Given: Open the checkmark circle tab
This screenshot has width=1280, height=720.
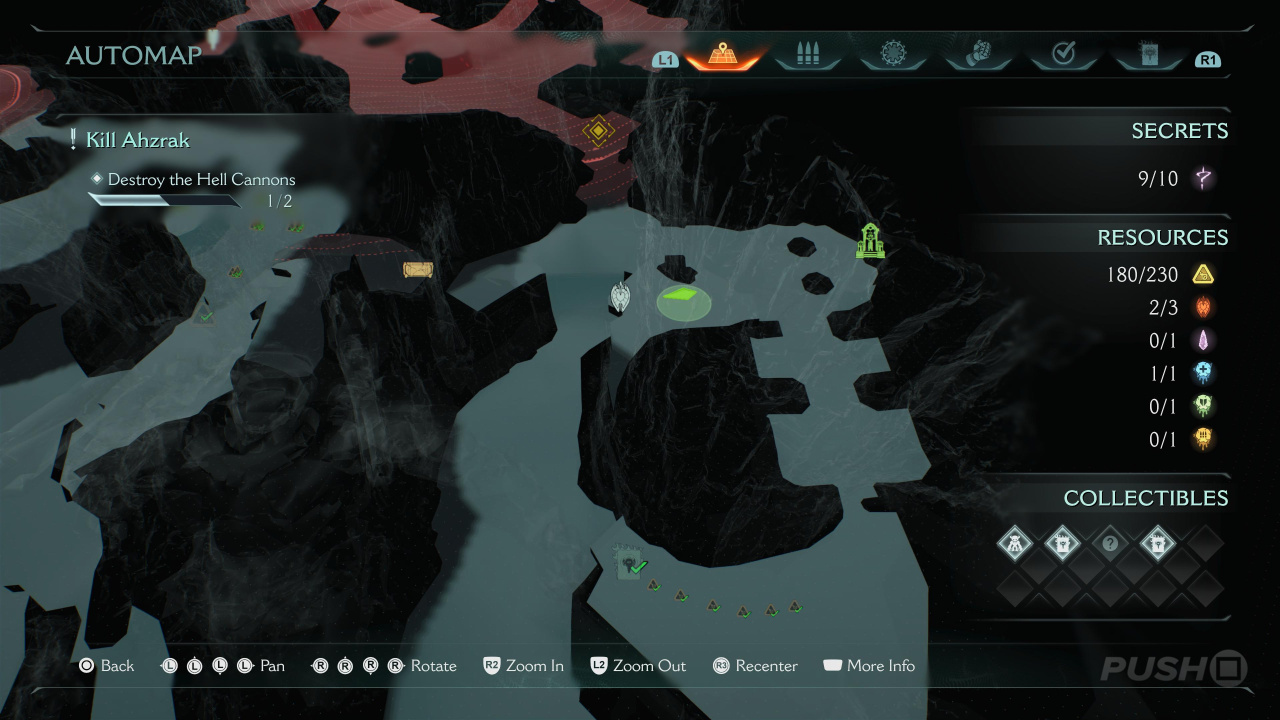Looking at the screenshot, I should point(1063,55).
